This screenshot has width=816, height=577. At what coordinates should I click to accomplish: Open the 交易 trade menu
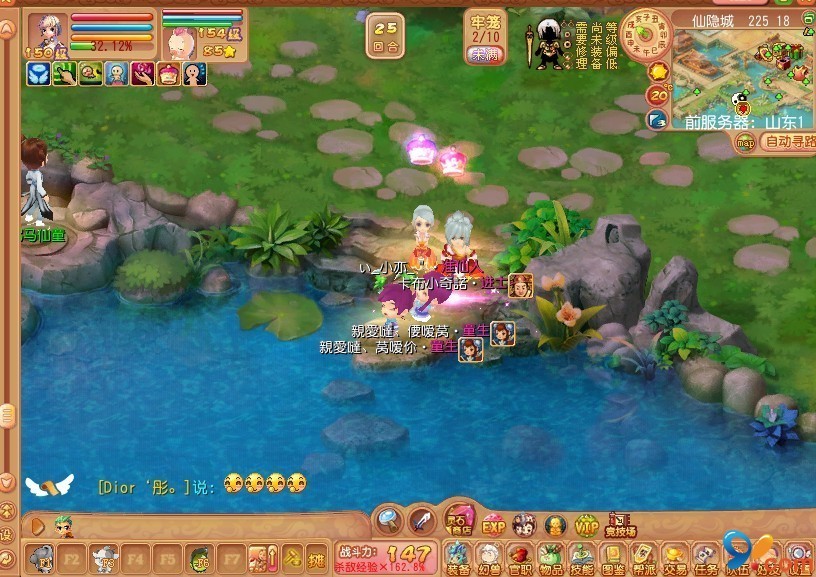pos(675,557)
